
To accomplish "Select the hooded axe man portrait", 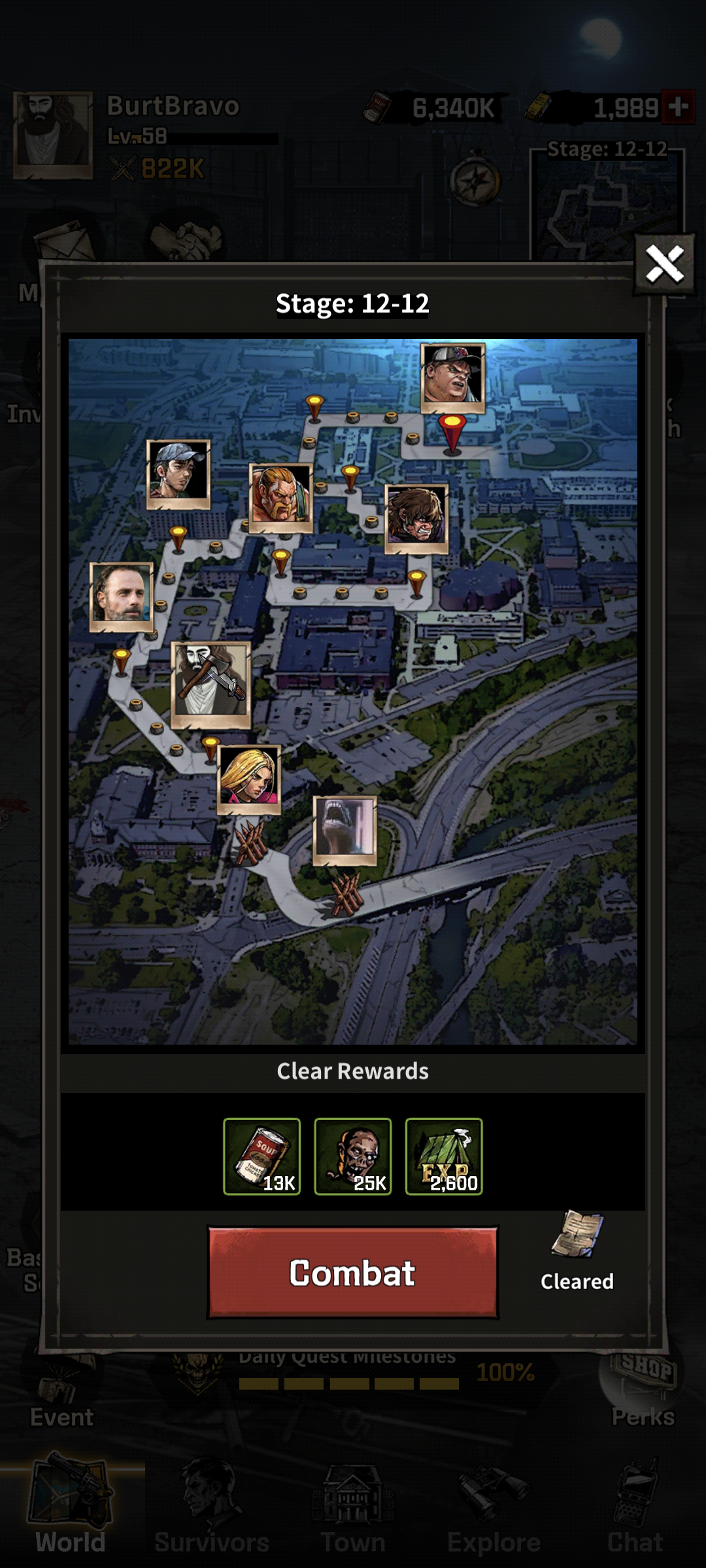I will coord(210,684).
